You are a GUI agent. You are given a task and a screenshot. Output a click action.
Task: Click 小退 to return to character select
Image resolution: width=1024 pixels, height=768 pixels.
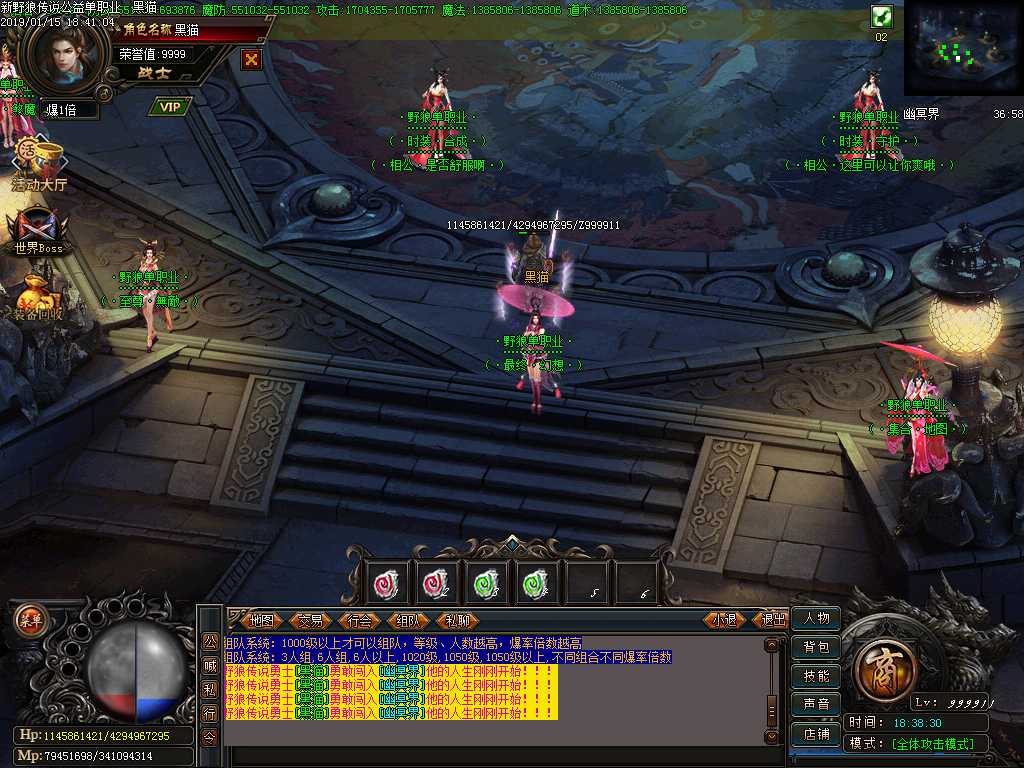[725, 620]
